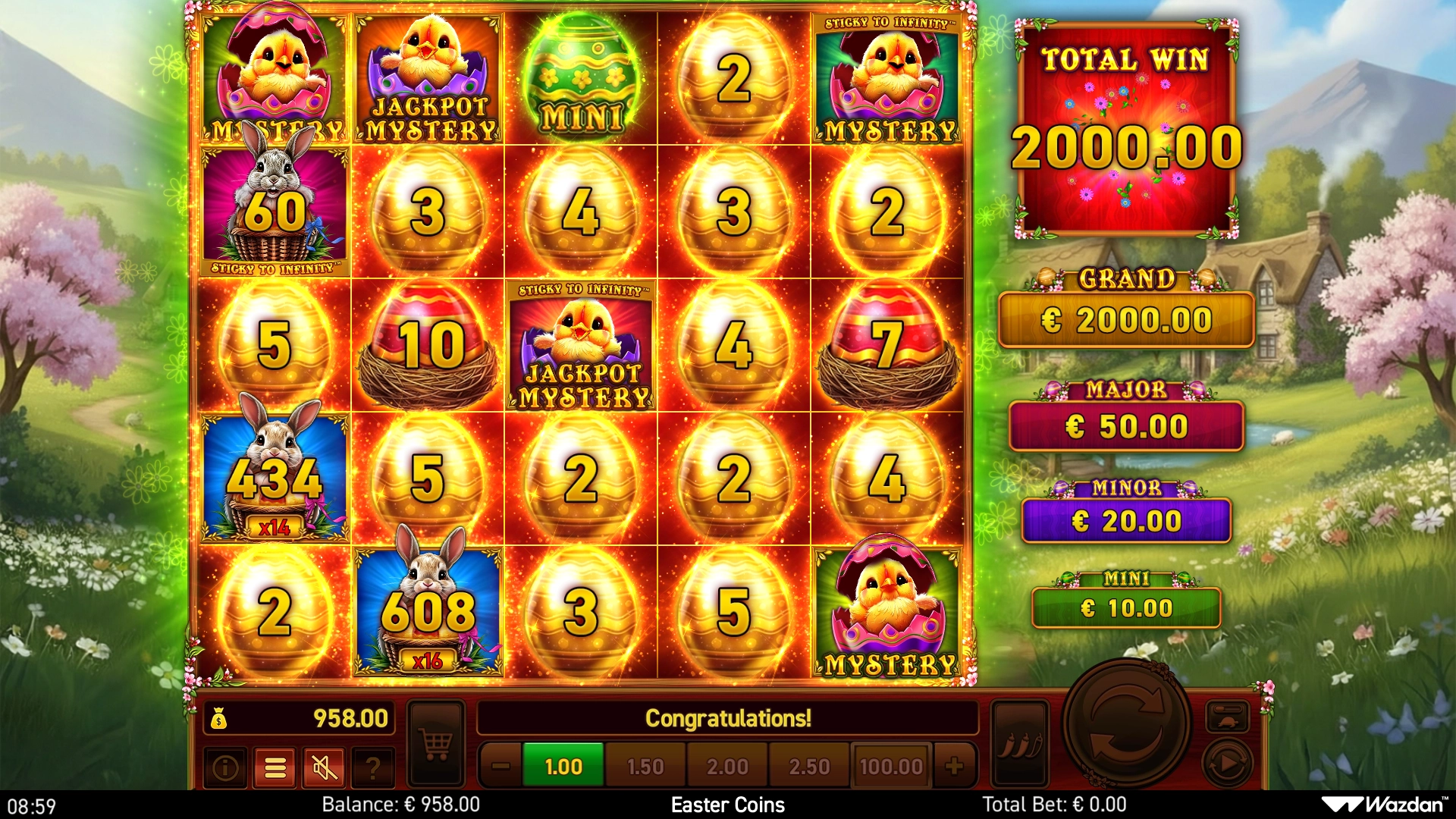
Task: Increase bet with the plus button
Action: point(955,767)
